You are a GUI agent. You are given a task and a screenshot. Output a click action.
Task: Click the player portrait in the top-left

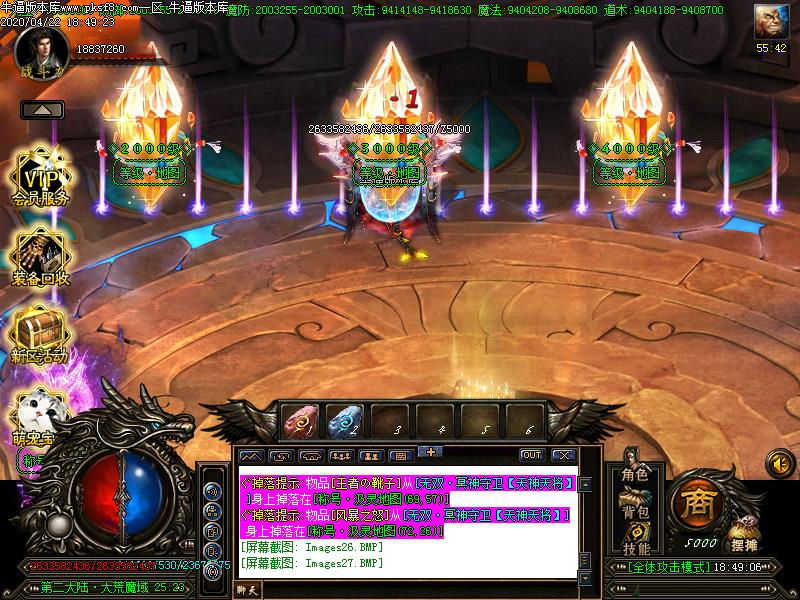pyautogui.click(x=42, y=47)
